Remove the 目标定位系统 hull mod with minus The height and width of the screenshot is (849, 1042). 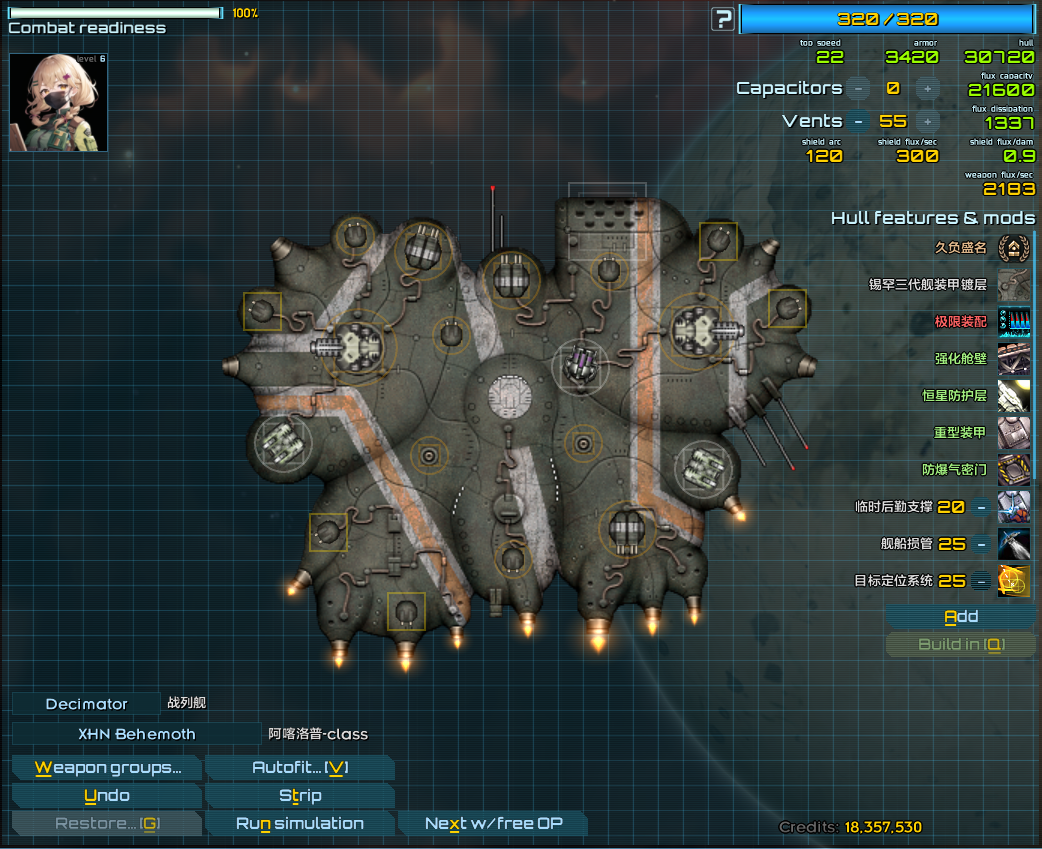[x=981, y=581]
